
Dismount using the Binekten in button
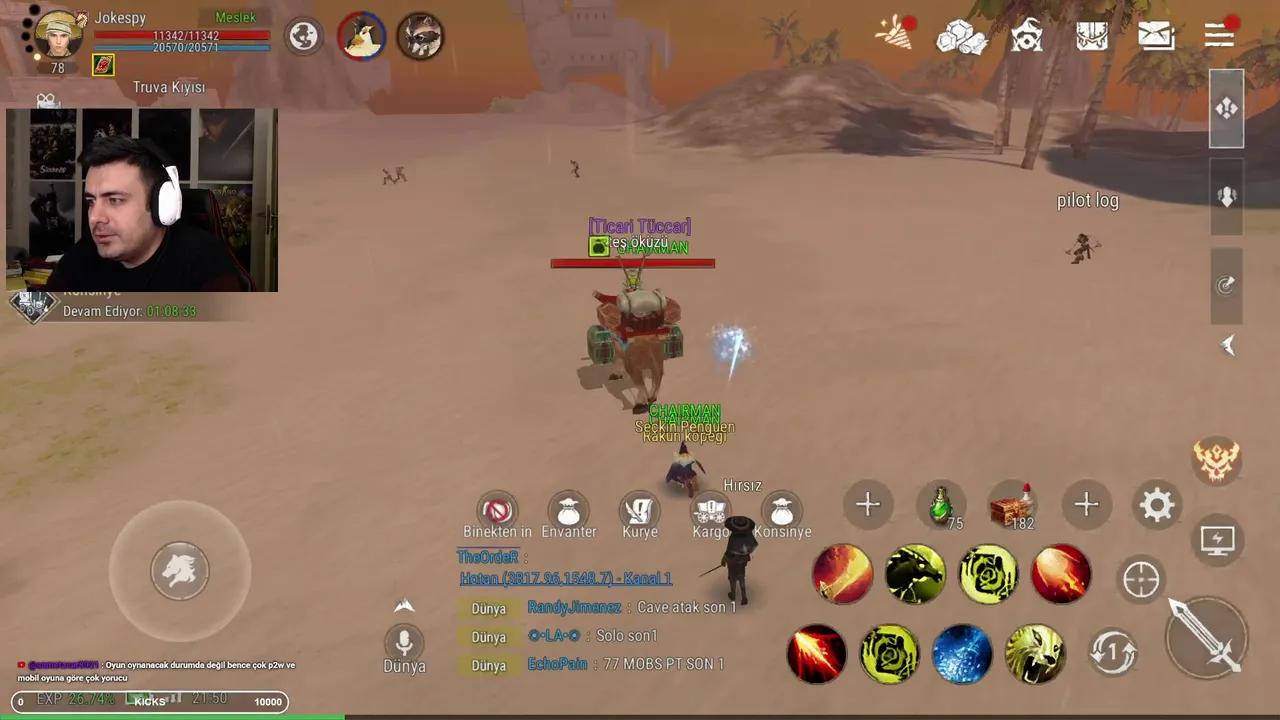click(497, 510)
